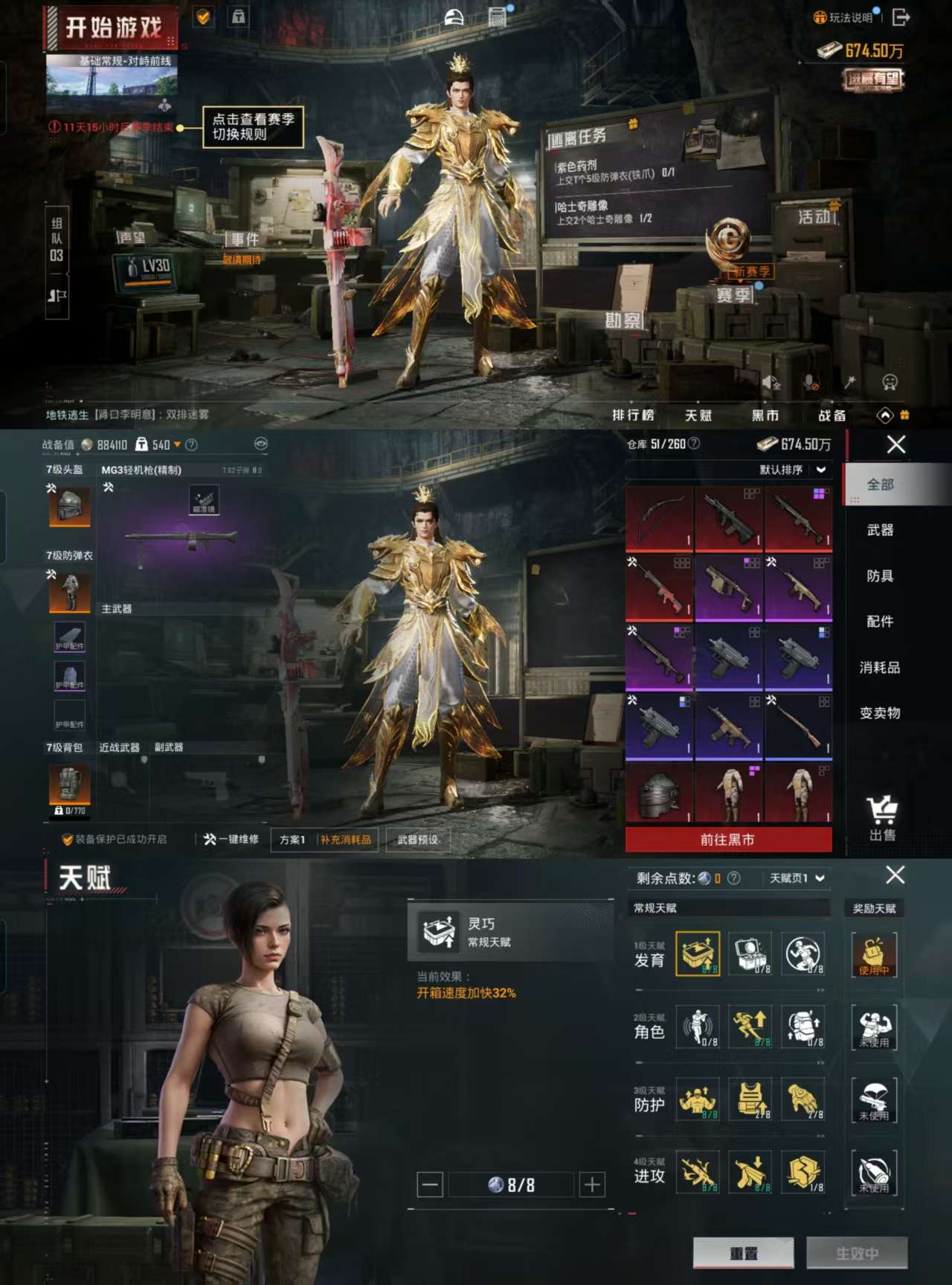
Task: Start the game with 开始游戏
Action: [112, 28]
